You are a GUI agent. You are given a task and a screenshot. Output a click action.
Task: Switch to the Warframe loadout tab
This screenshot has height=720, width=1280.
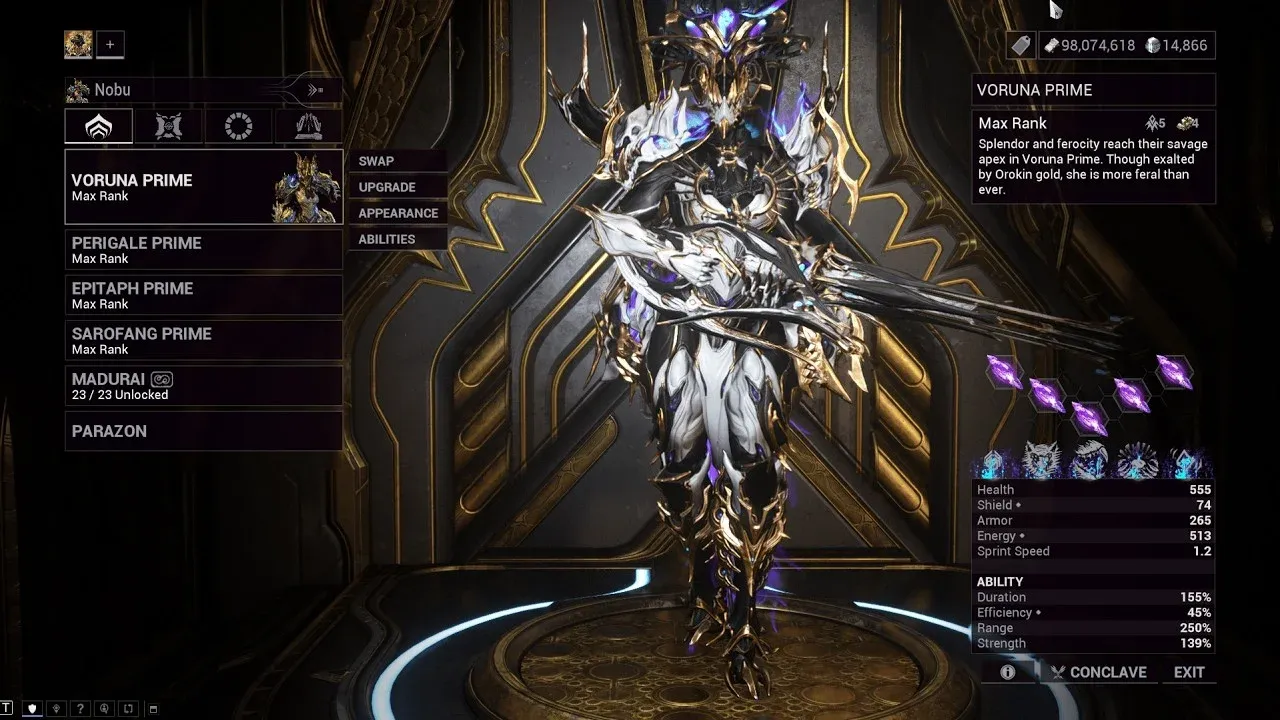(x=99, y=126)
